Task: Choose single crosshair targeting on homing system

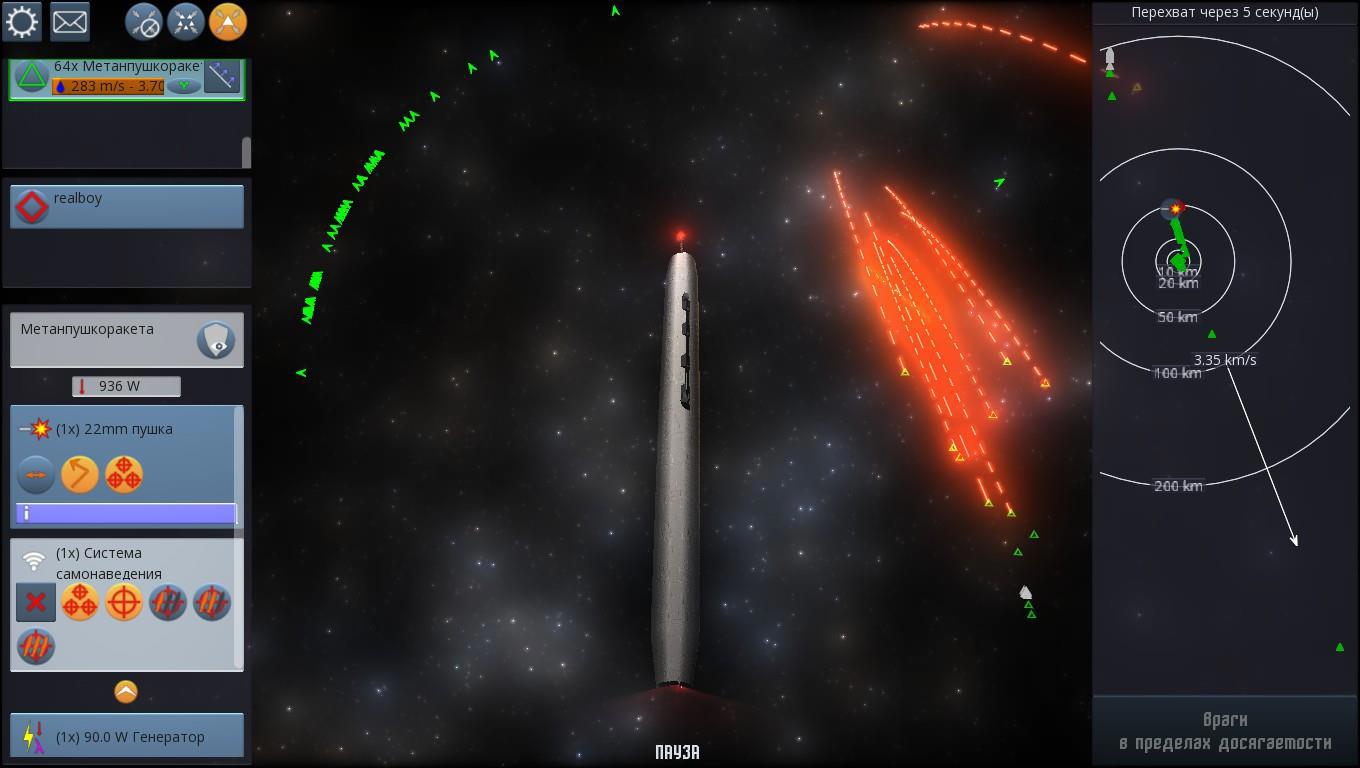Action: point(124,603)
